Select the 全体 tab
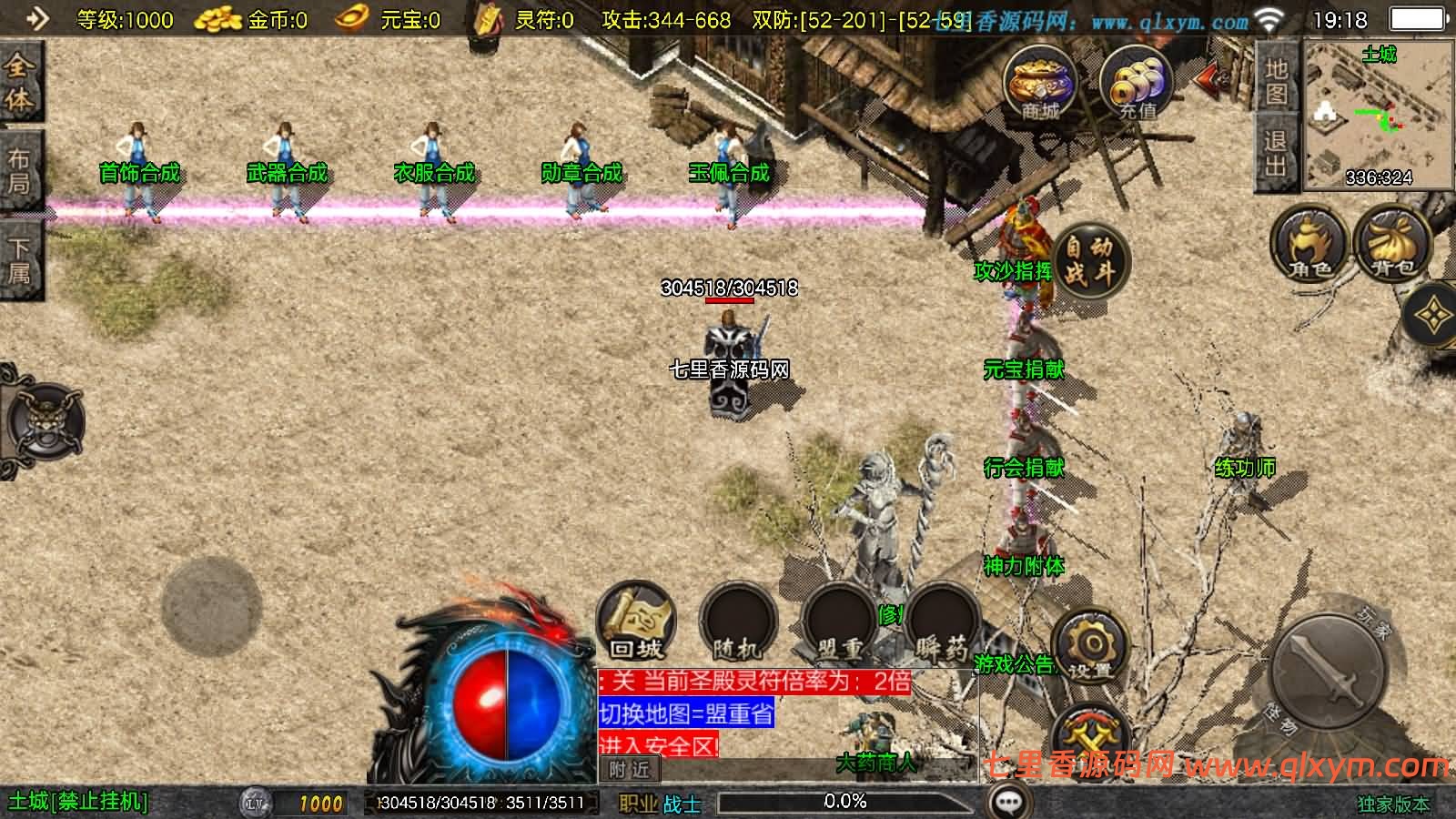Screen dimensions: 1456x819 pyautogui.click(x=19, y=83)
